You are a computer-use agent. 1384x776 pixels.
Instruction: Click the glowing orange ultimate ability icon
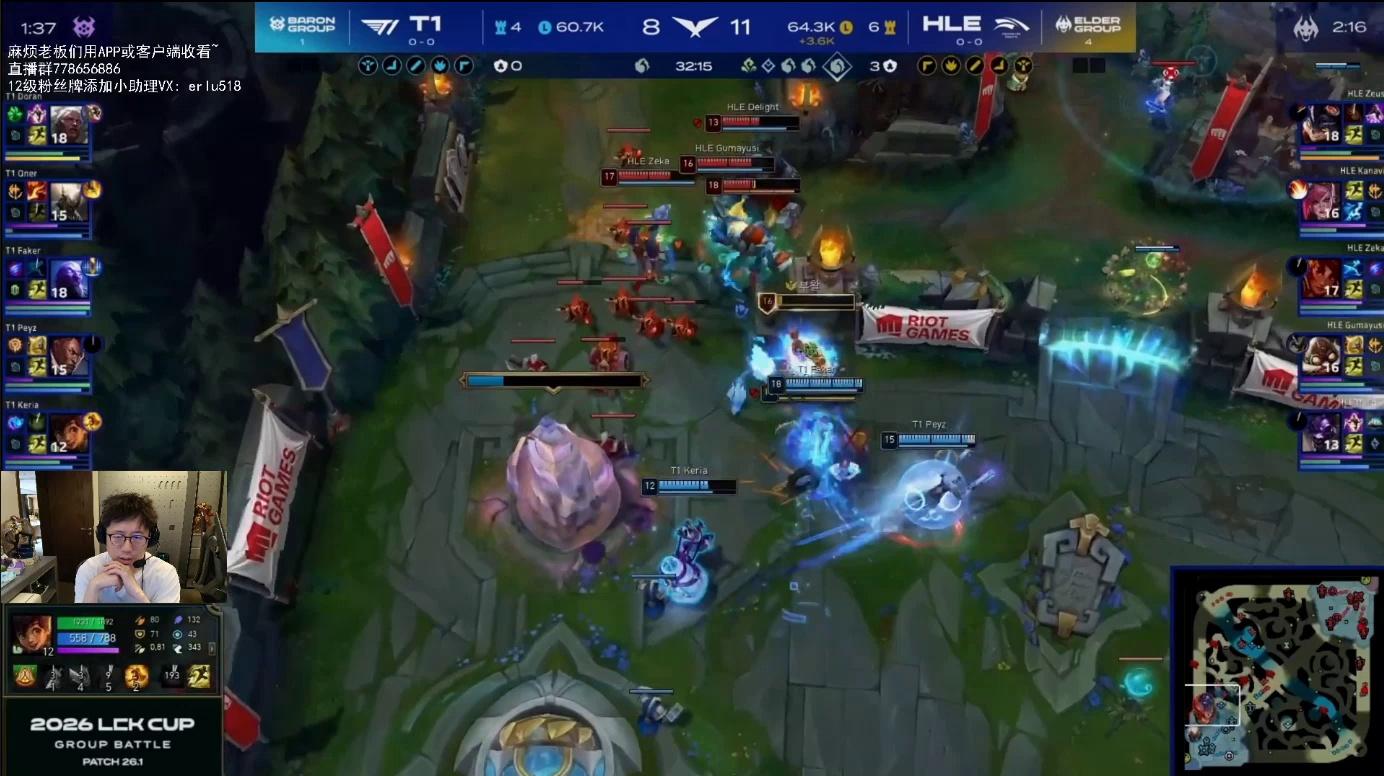(137, 677)
